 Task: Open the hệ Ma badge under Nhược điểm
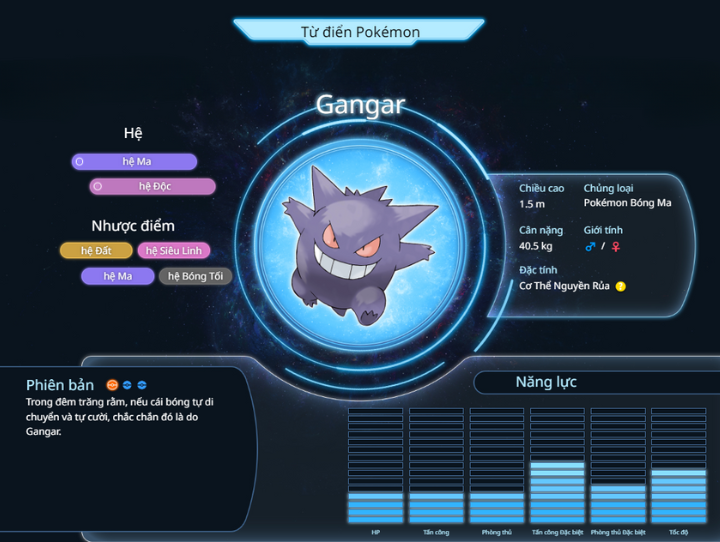[x=117, y=276]
